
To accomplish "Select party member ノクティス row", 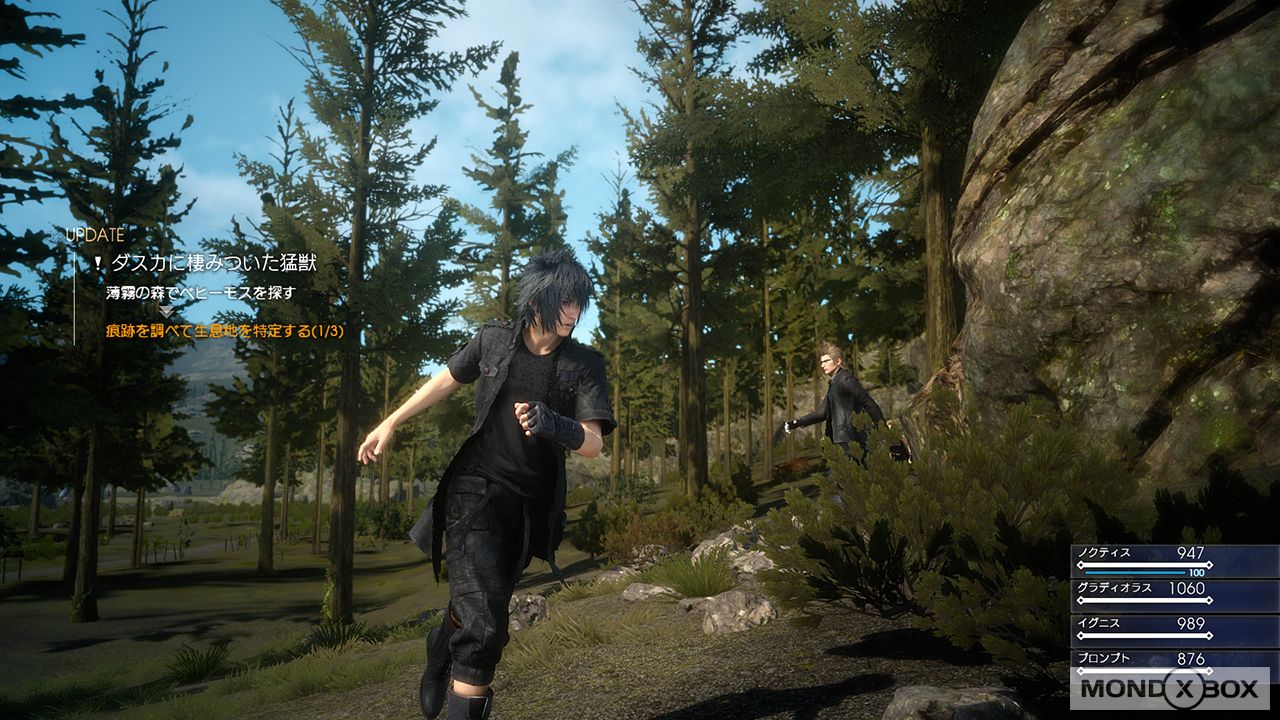I will pyautogui.click(x=1174, y=559).
